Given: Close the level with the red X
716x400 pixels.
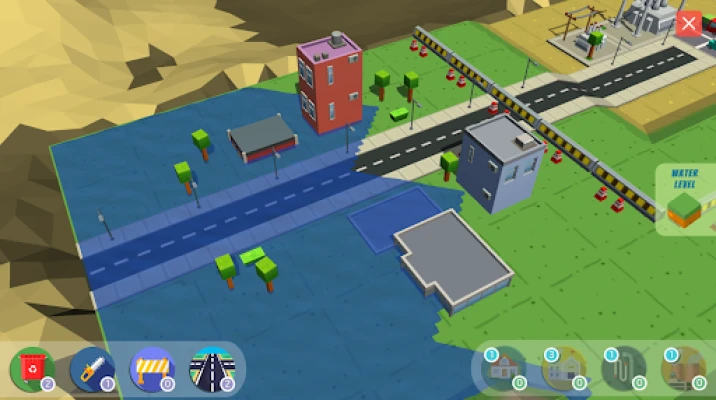Looking at the screenshot, I should click(688, 24).
